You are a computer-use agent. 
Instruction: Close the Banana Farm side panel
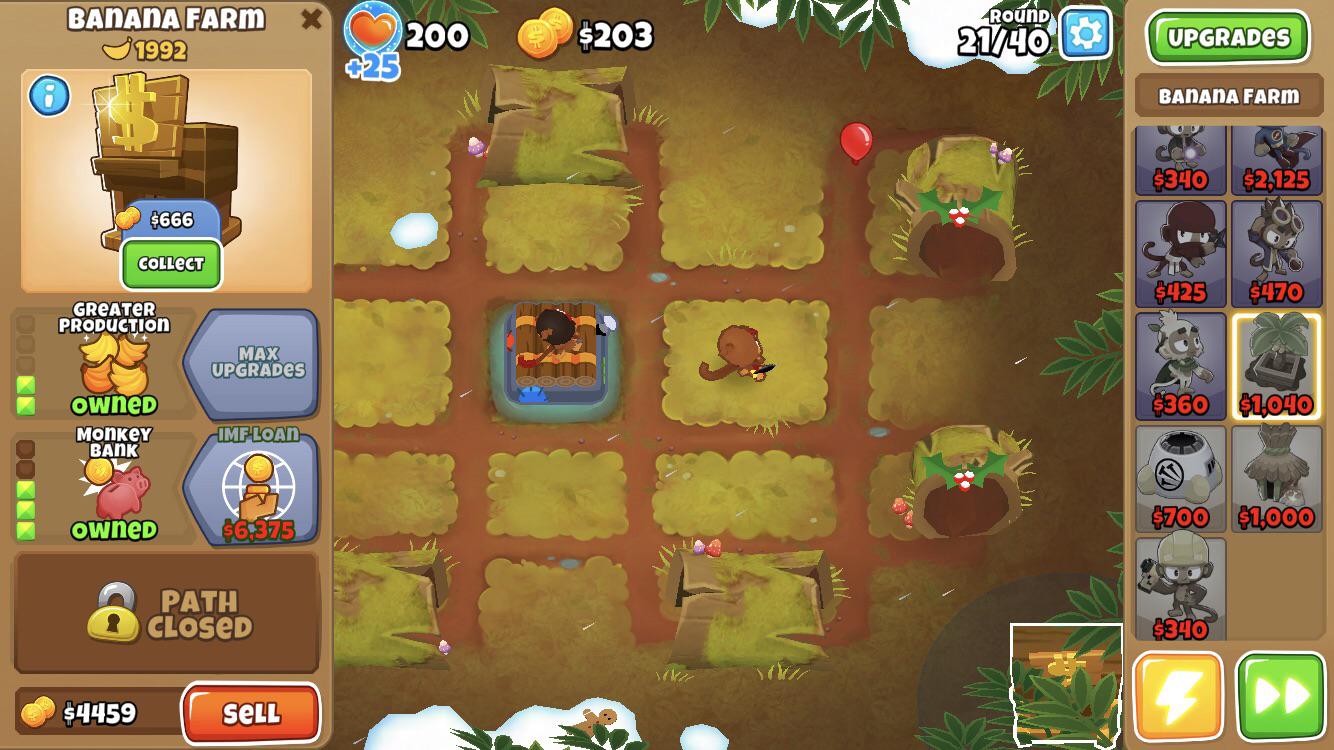[310, 17]
